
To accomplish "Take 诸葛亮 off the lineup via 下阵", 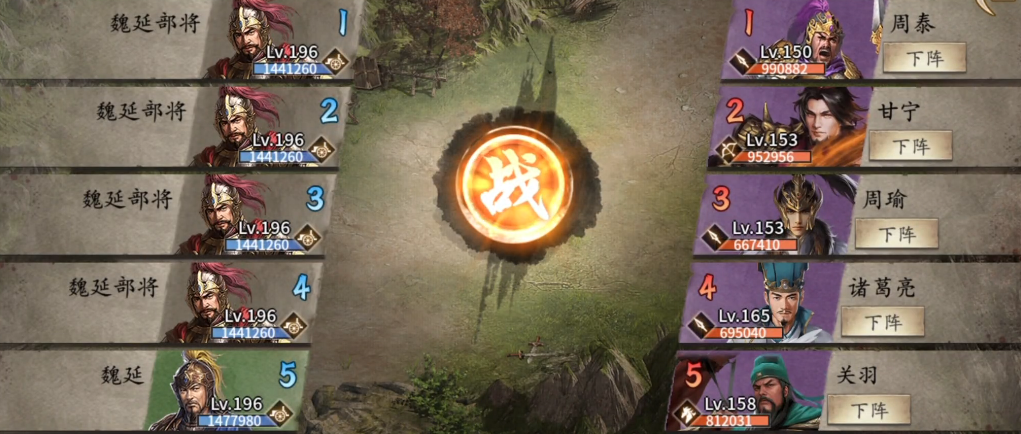I will tap(882, 321).
